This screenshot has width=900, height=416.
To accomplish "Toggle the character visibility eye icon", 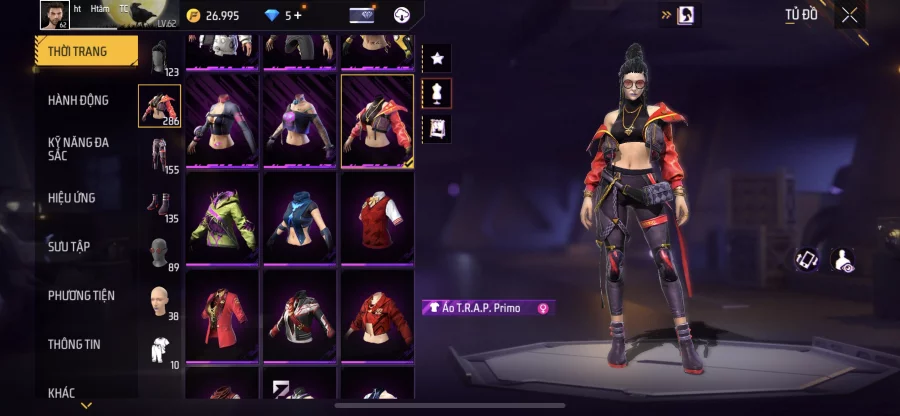I will pos(843,260).
